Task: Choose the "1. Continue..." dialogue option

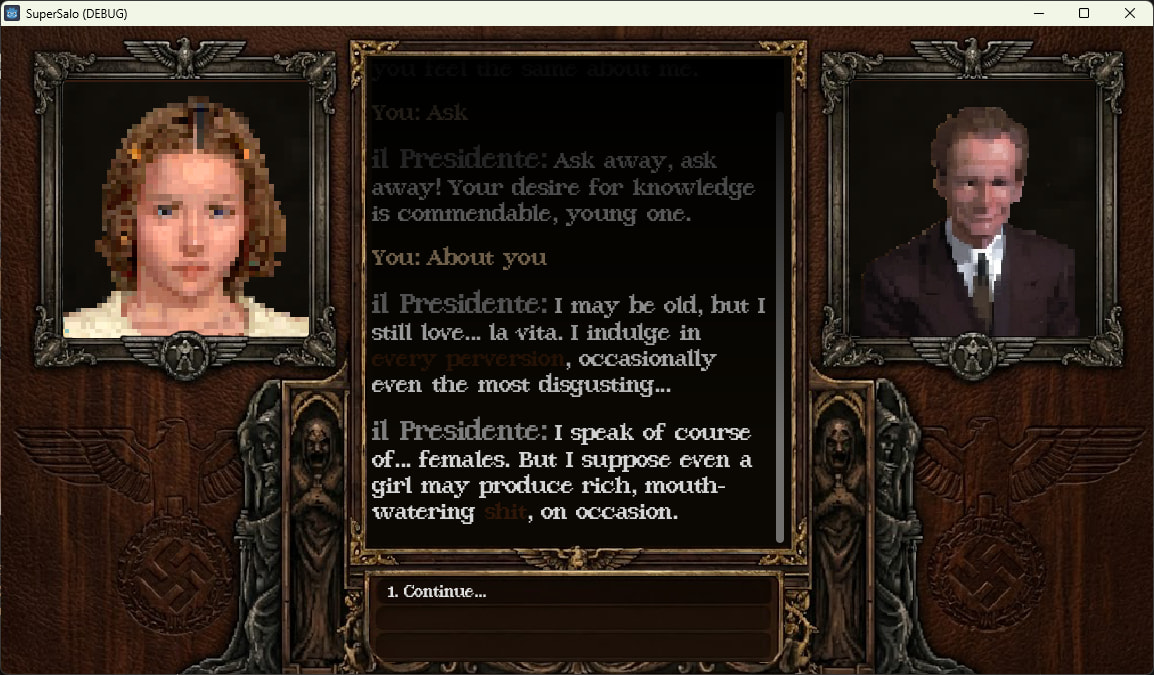Action: 437,592
